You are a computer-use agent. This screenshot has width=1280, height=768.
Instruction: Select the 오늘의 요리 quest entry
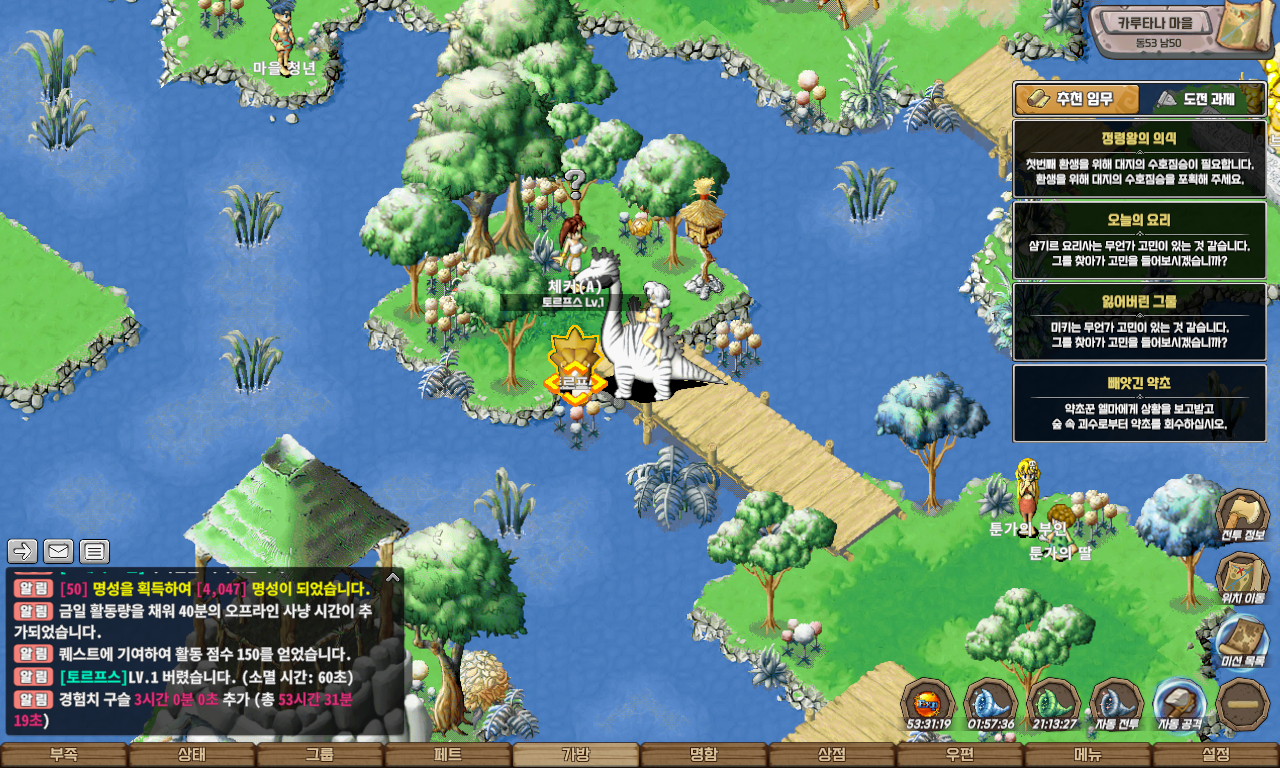[1139, 240]
